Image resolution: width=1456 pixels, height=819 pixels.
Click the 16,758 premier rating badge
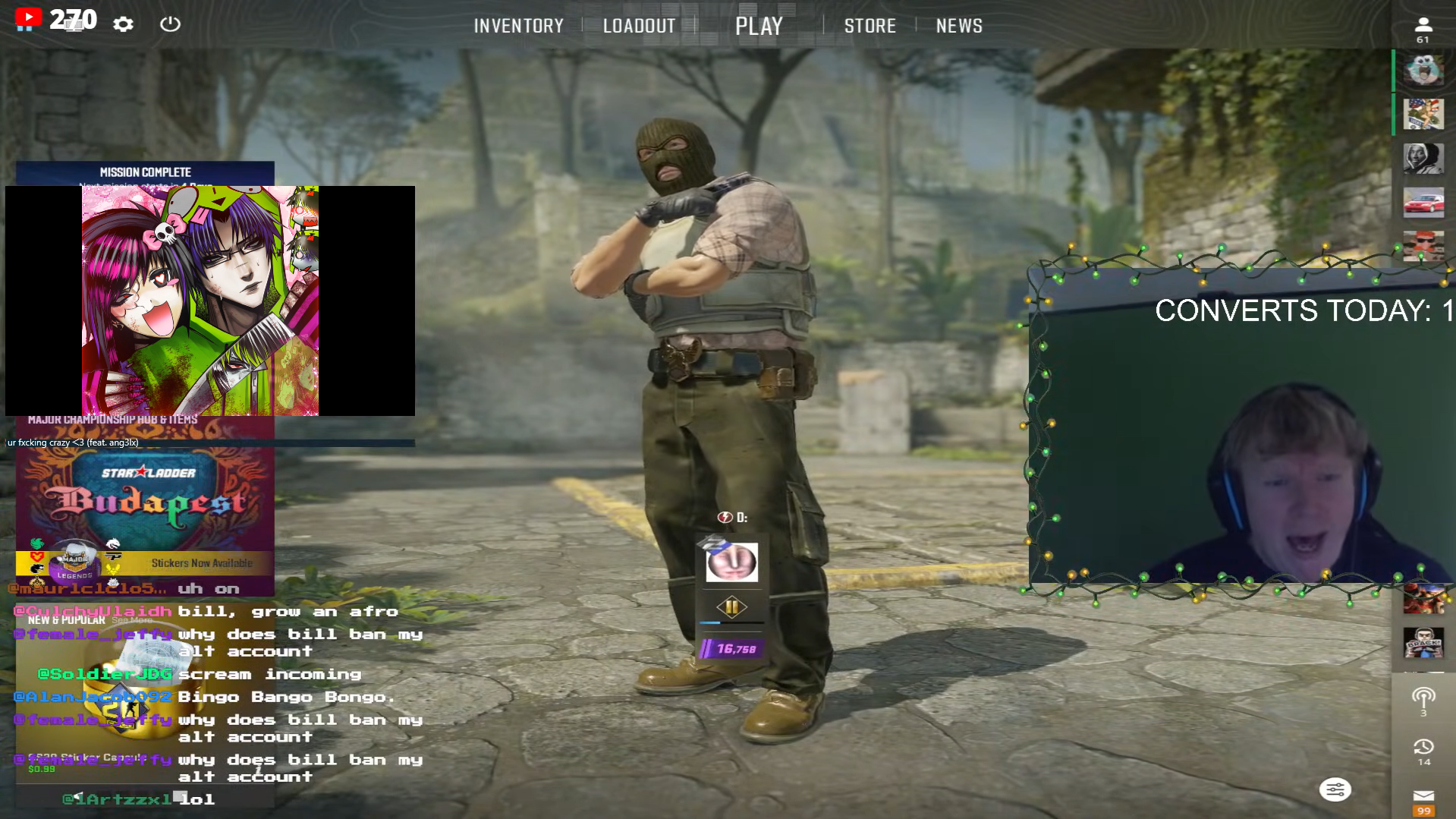point(731,649)
